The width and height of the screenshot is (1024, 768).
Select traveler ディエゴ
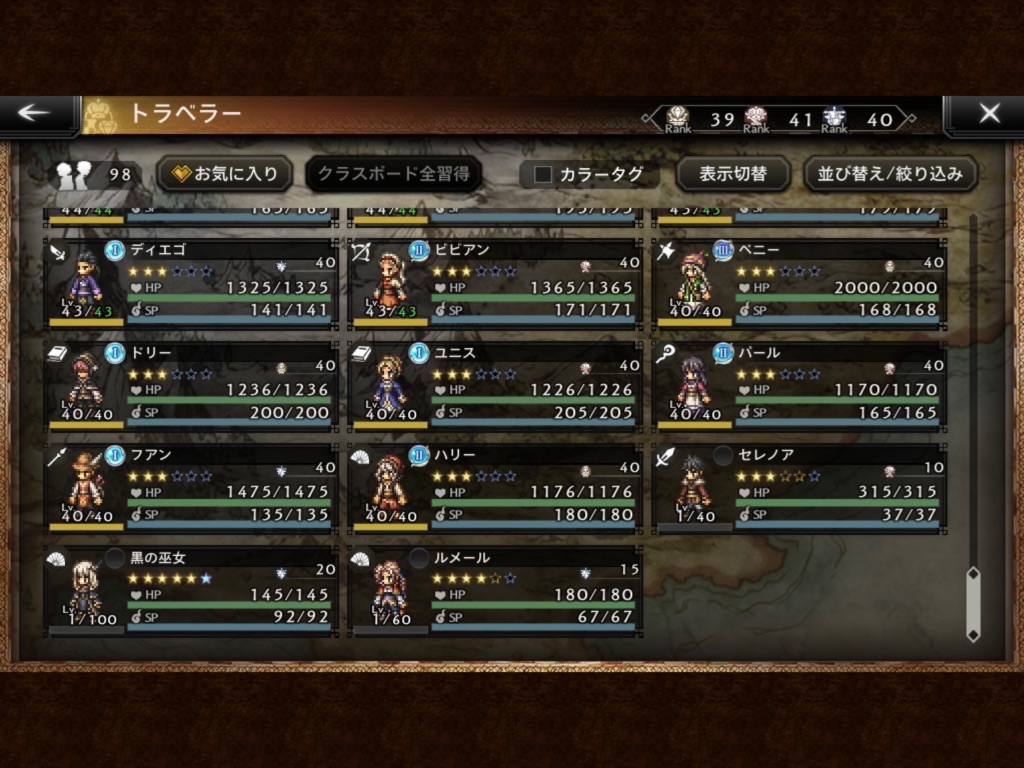(192, 283)
